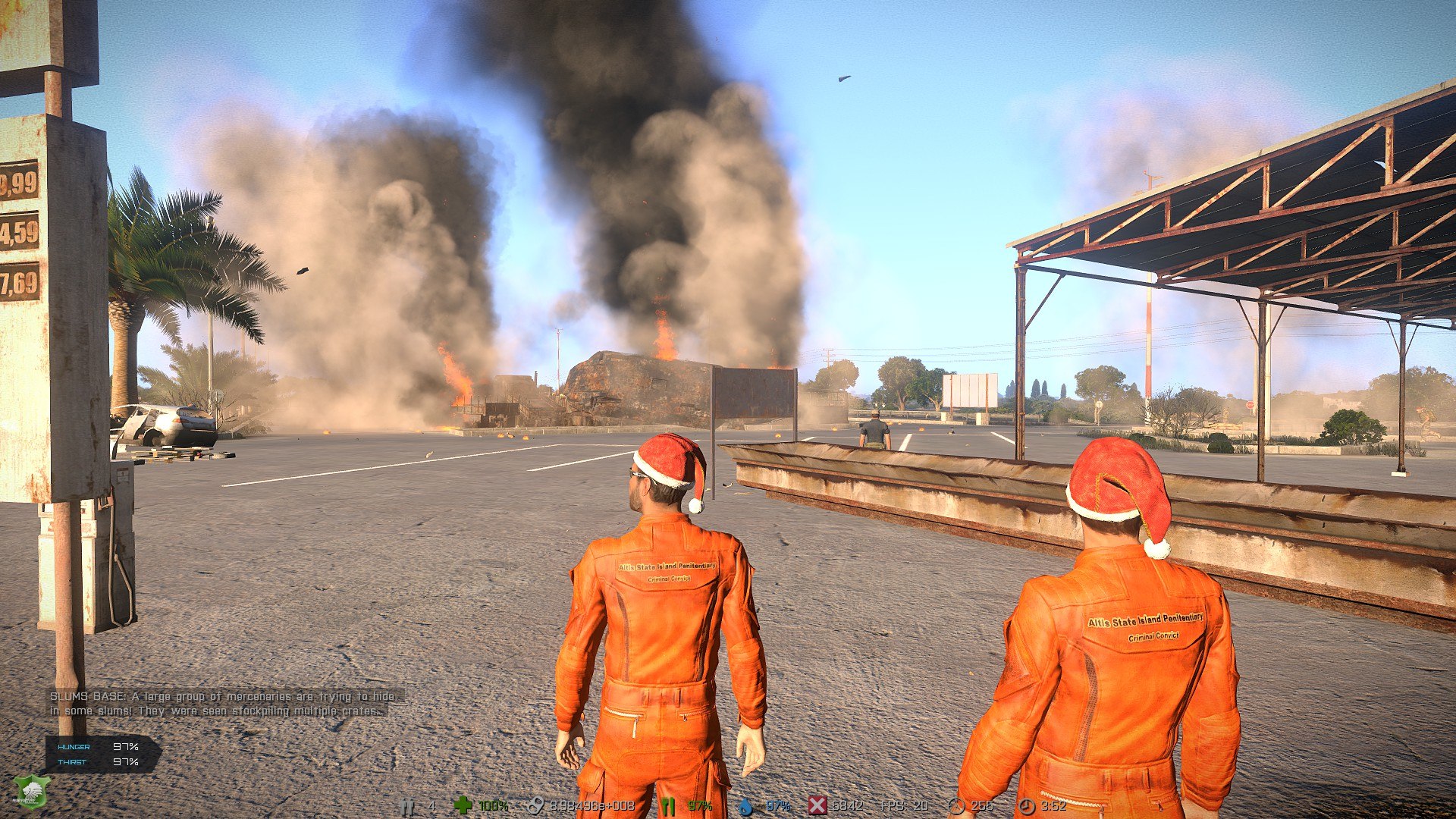This screenshot has width=1456, height=819.
Task: Select the clock icon in status bar
Action: point(1027,806)
